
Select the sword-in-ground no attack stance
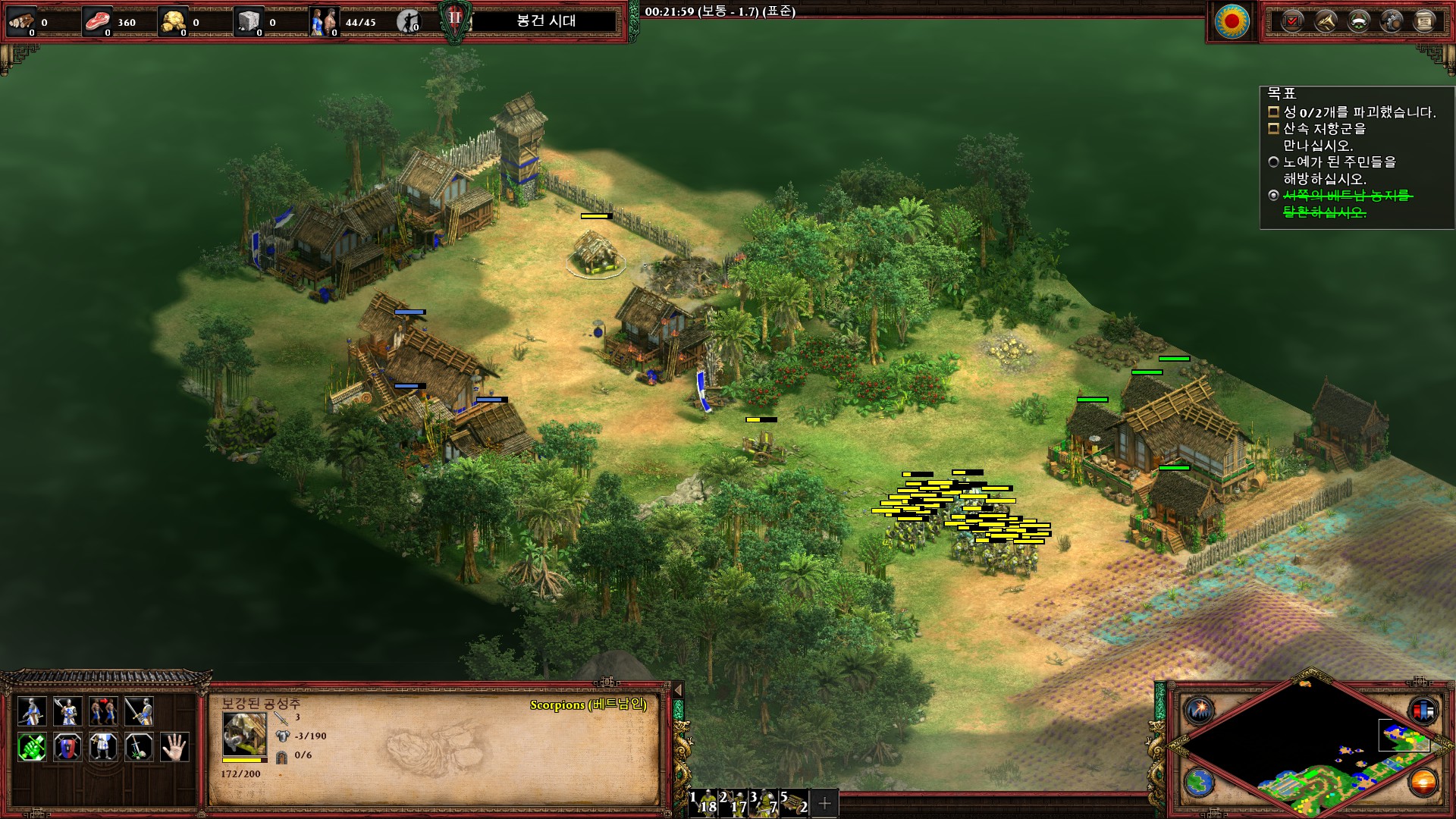coord(139,747)
